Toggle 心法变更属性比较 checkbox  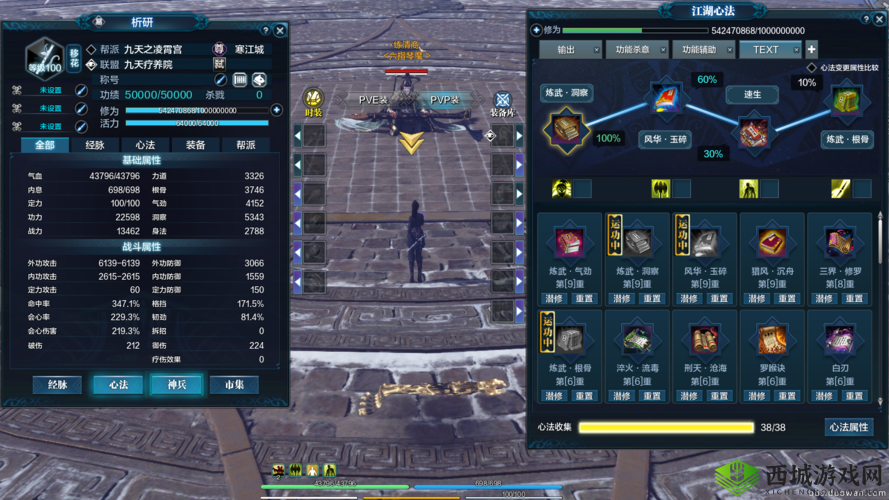coord(812,68)
